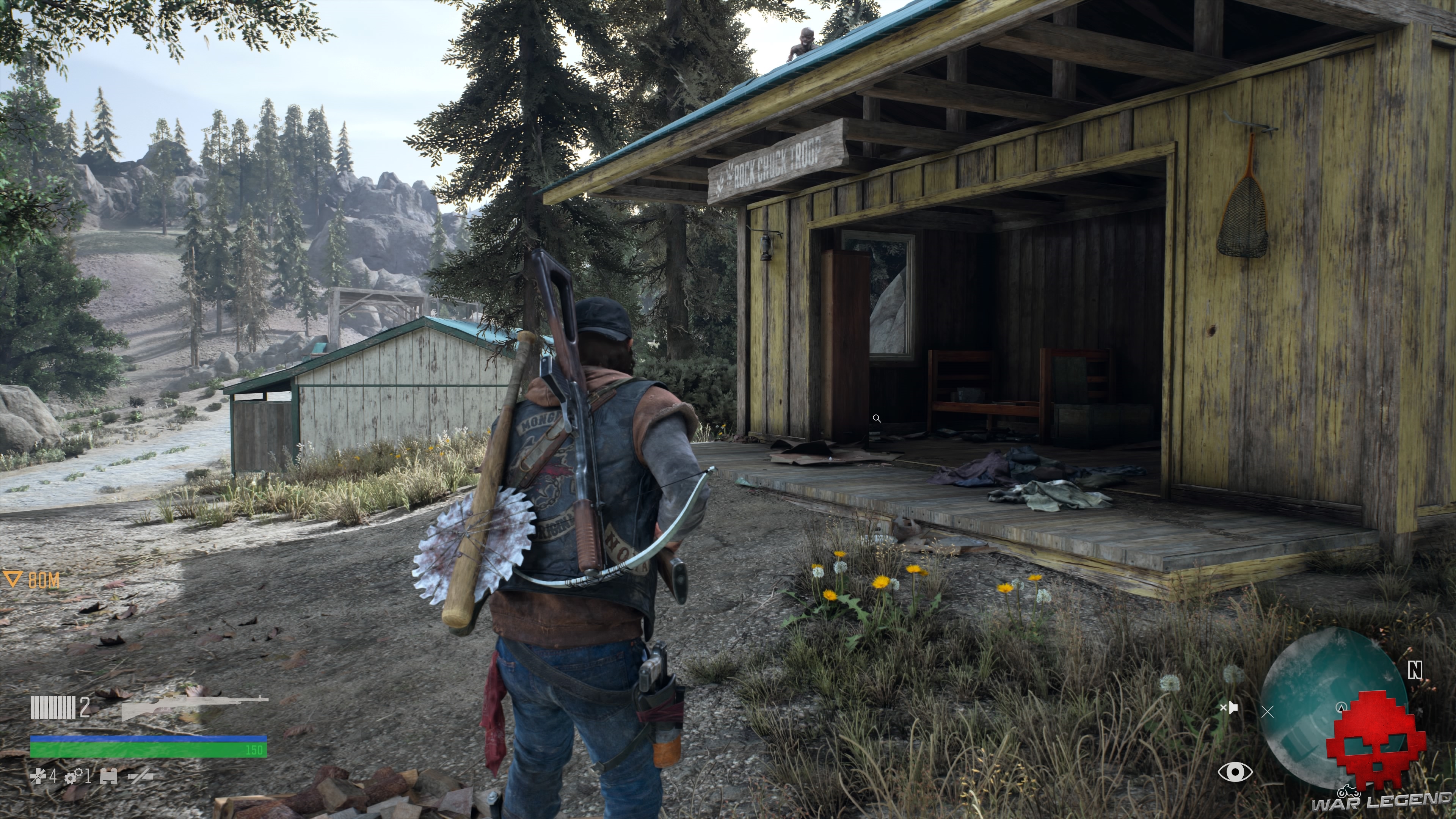Select the flag marker icon near the minimap
Image resolution: width=1456 pixels, height=819 pixels.
coord(1233,708)
